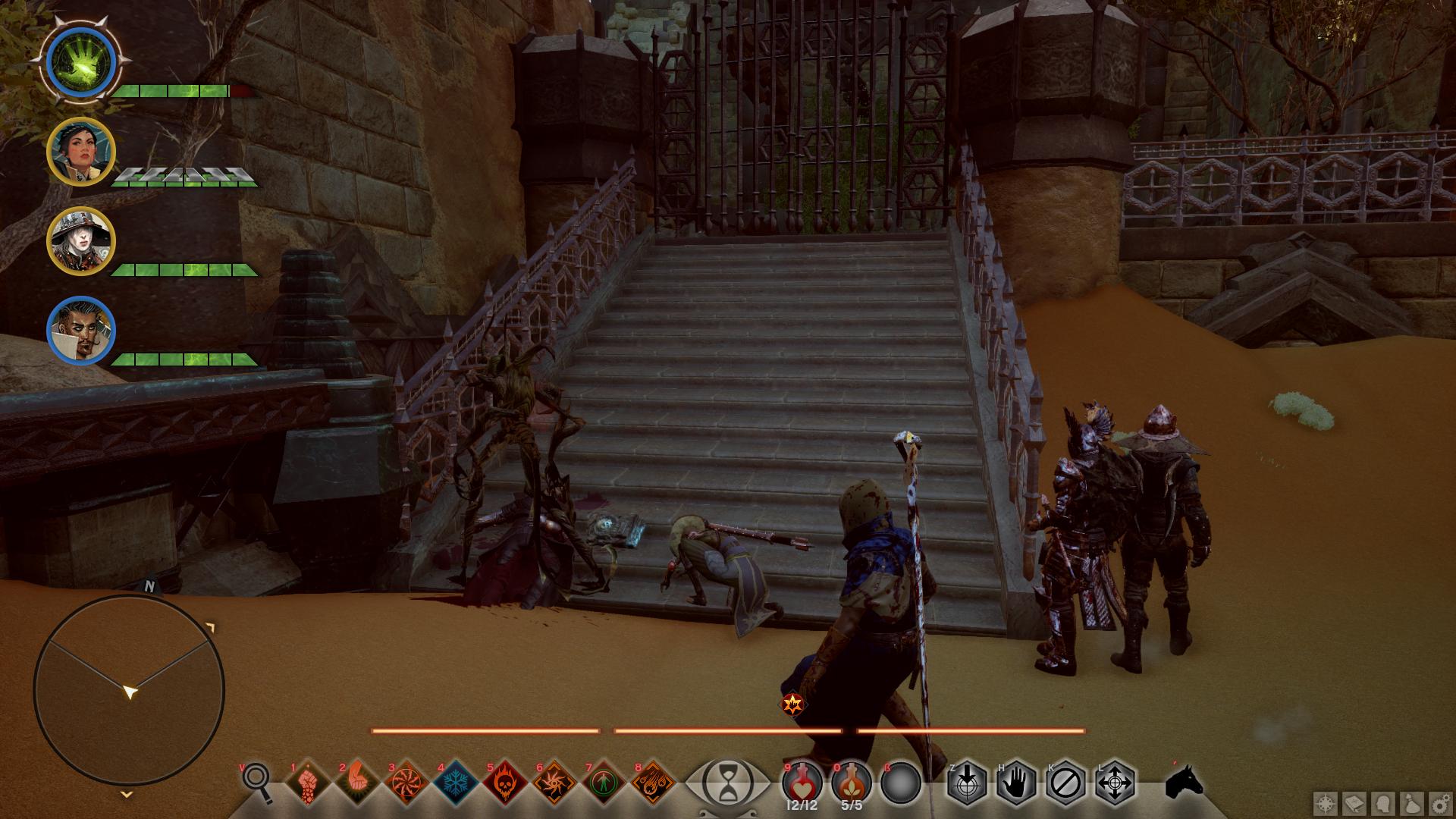Viewport: 1456px width, 819px height.
Task: Activate the stone fist ability
Action: click(307, 782)
